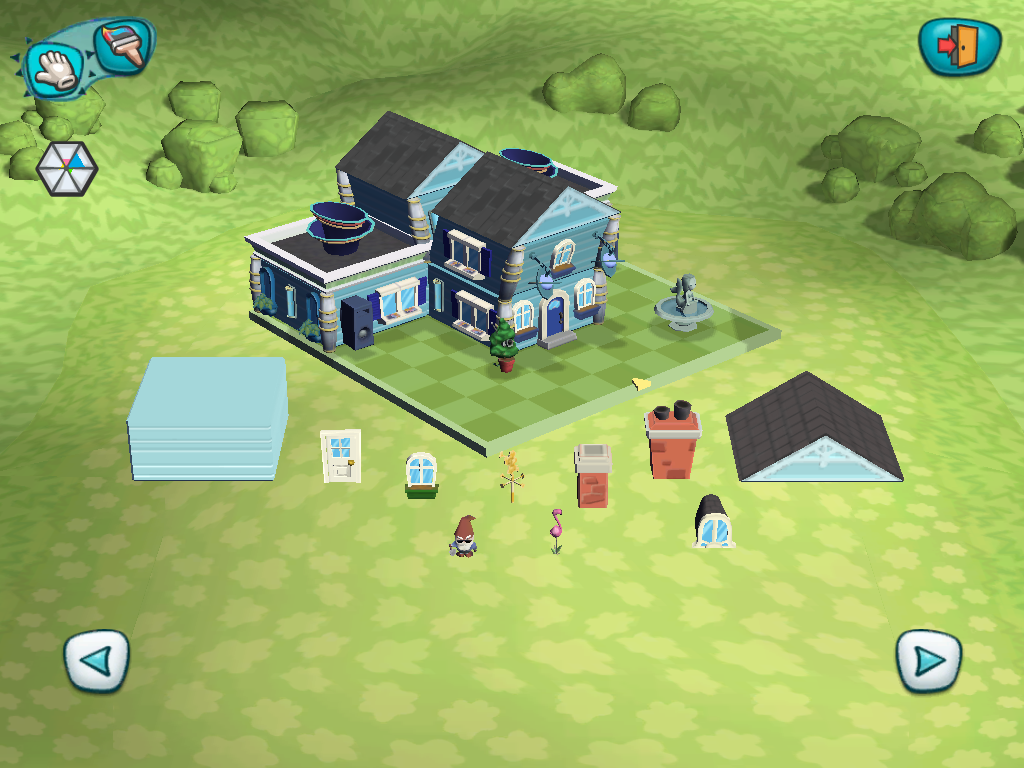Go to next page with right arrow
Screen dimensions: 1024x768
[928, 660]
